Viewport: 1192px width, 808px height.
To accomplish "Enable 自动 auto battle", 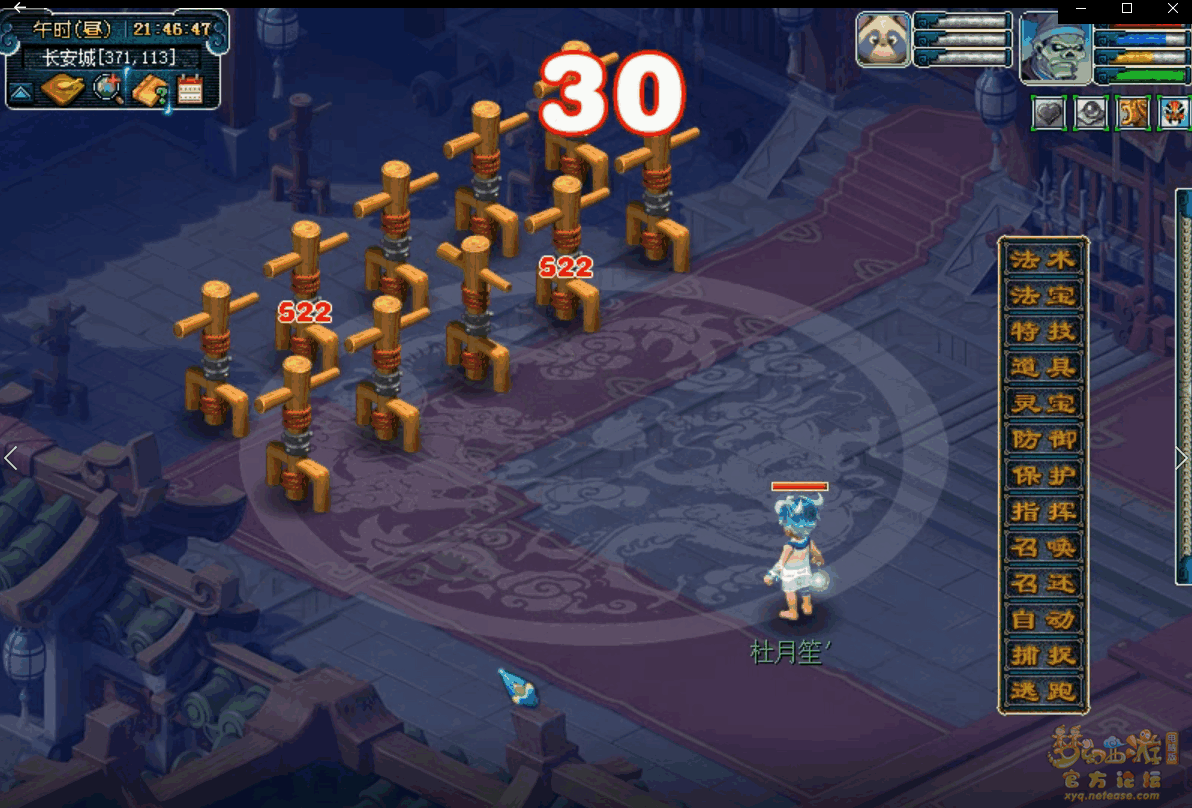I will pyautogui.click(x=1043, y=620).
